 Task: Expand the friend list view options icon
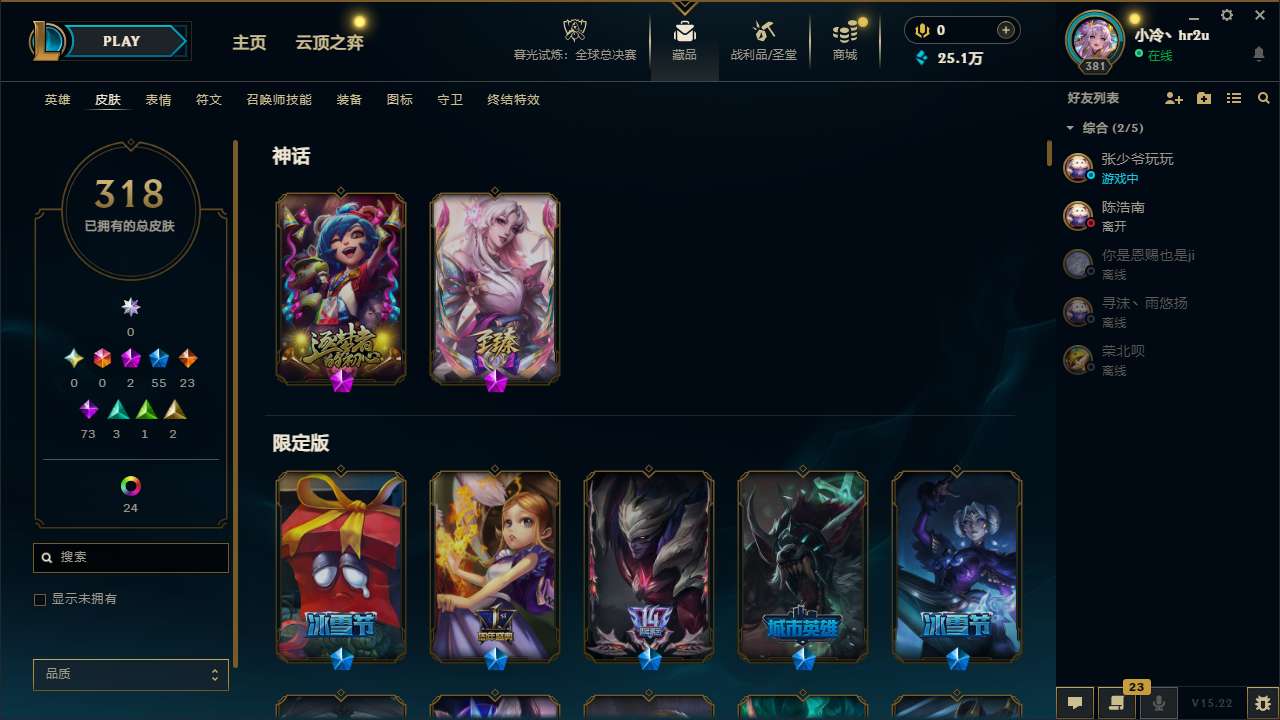(x=1234, y=98)
